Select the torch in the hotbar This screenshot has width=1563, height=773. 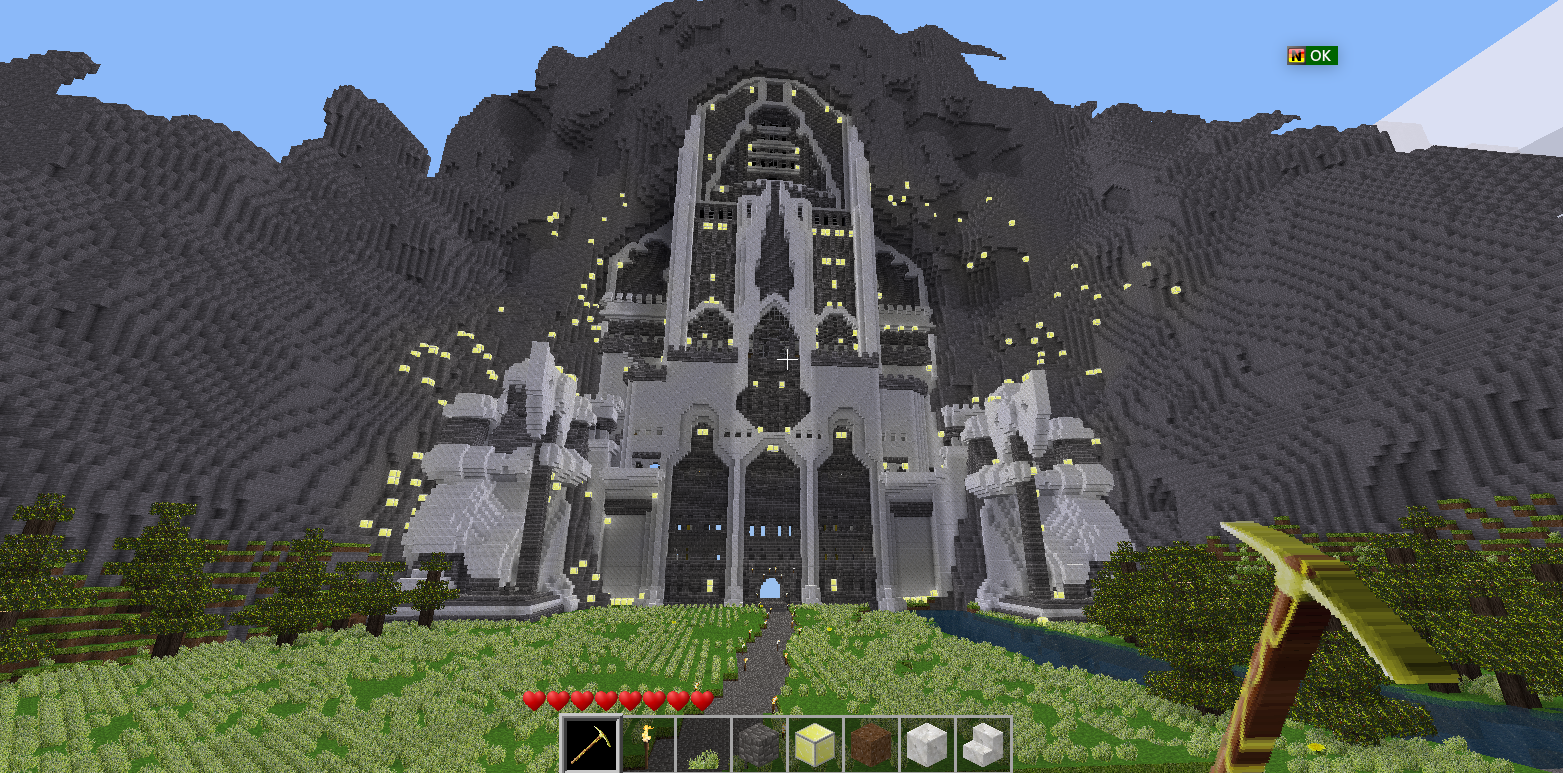(647, 745)
